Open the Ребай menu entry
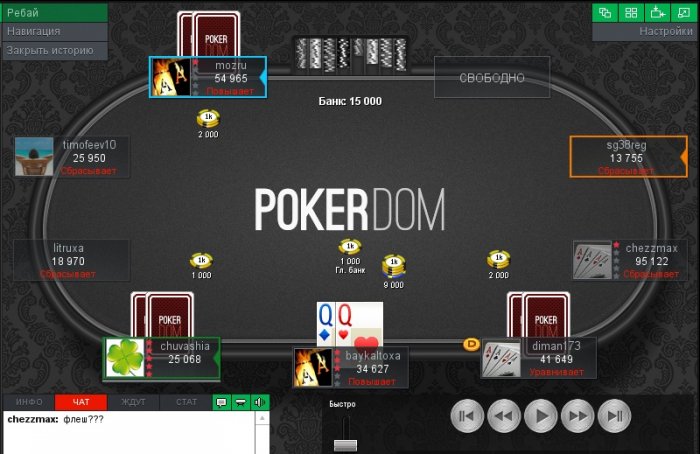The width and height of the screenshot is (700, 454). point(54,13)
